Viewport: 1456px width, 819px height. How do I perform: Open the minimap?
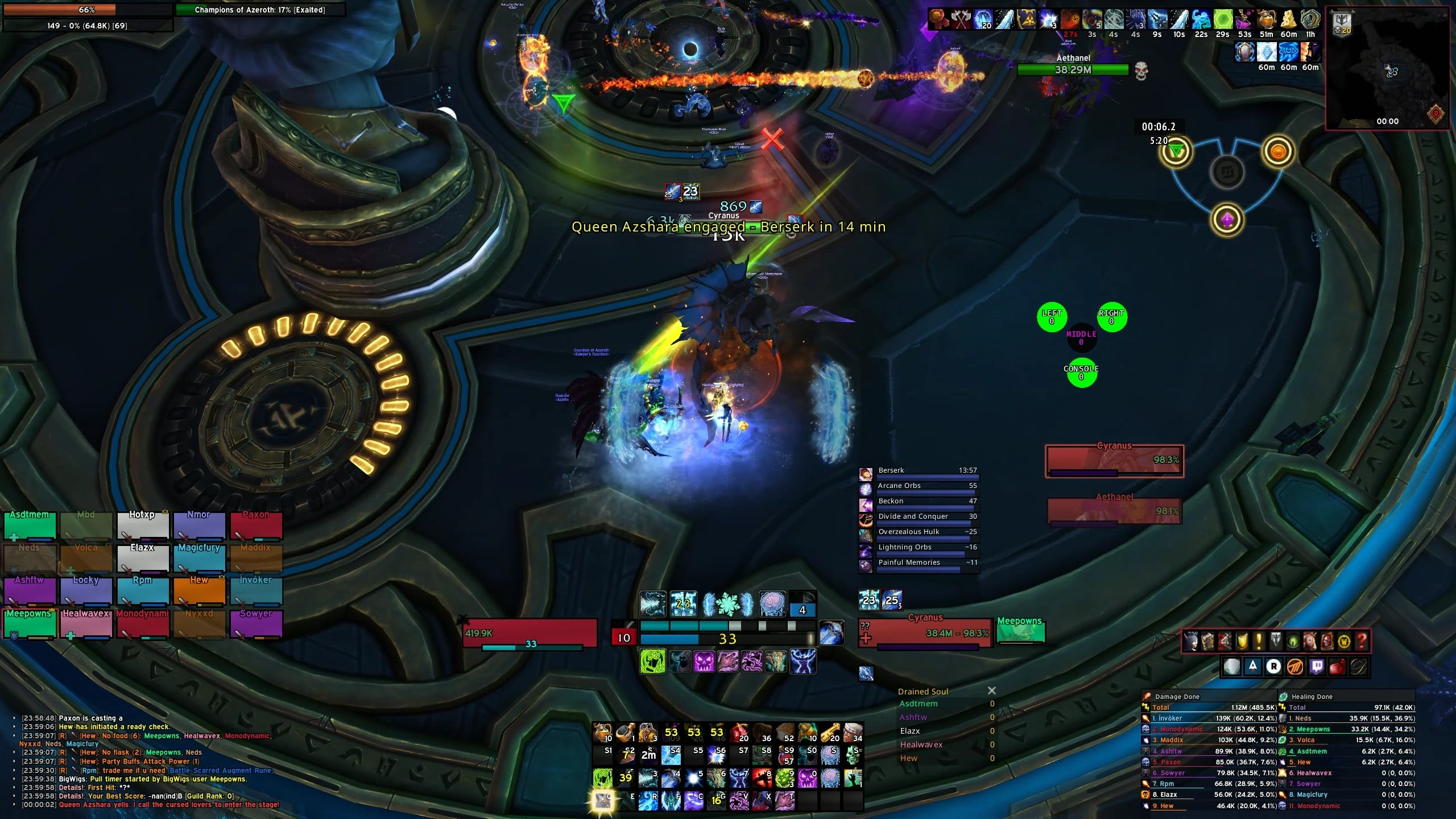pos(1387,69)
